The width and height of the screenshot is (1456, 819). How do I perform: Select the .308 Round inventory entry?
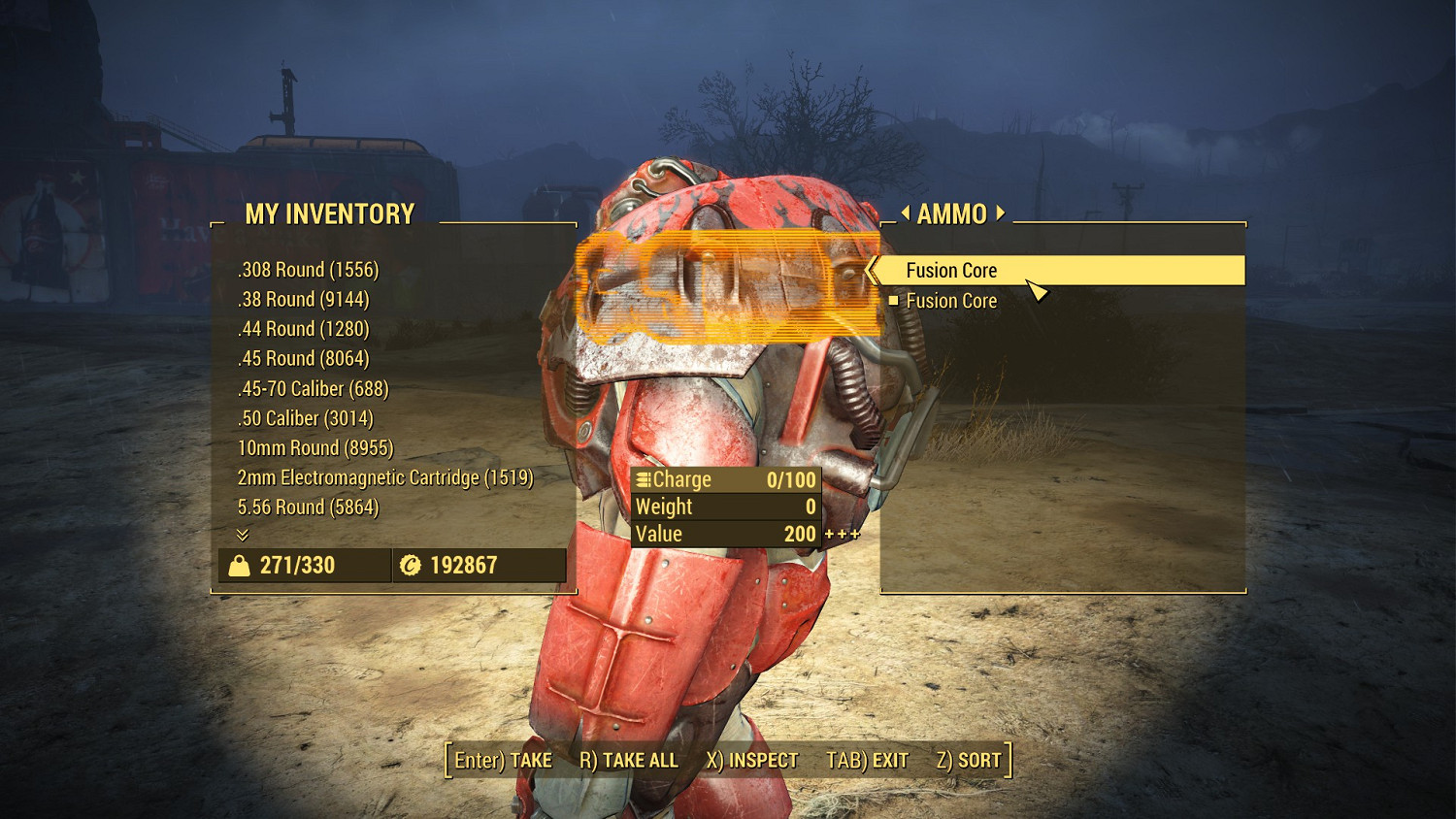click(x=308, y=270)
